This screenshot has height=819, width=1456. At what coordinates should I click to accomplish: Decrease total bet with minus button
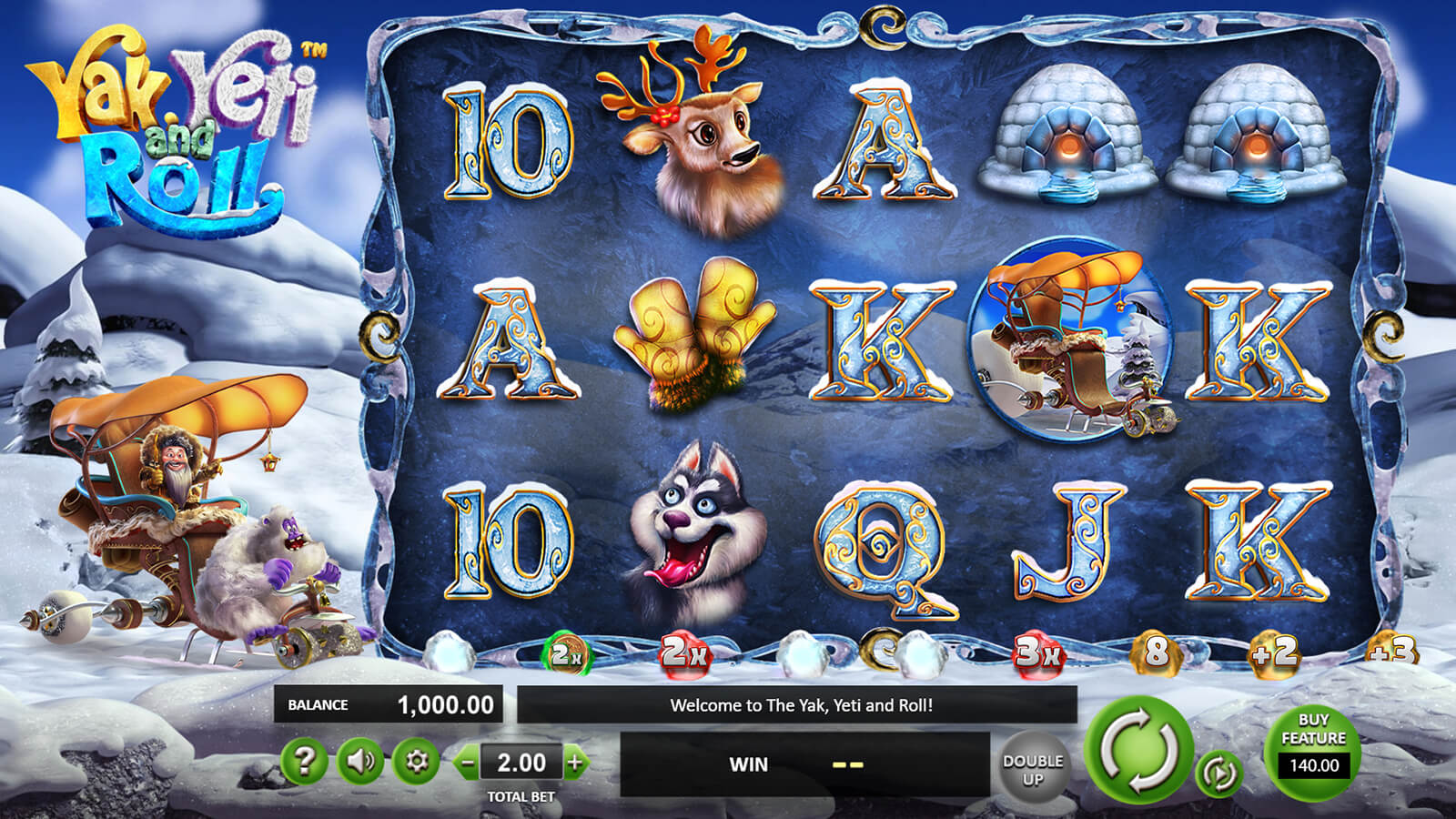coord(468,763)
